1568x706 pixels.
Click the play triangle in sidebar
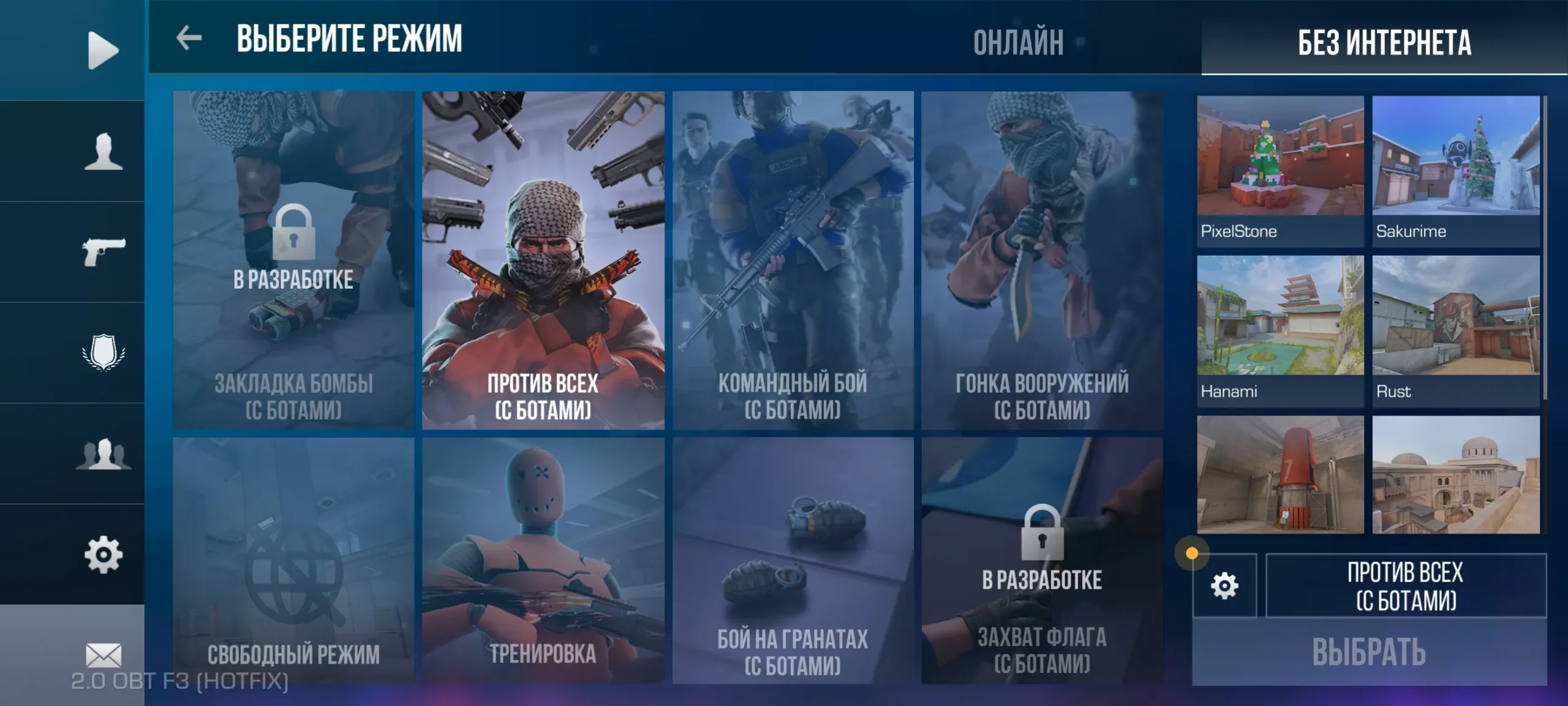pos(102,50)
